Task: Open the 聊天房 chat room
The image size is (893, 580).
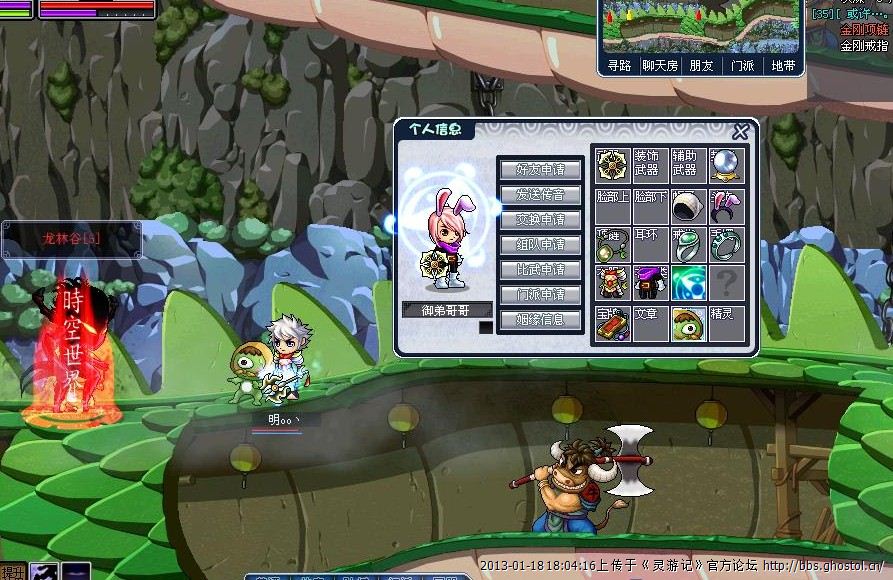Action: (x=660, y=66)
